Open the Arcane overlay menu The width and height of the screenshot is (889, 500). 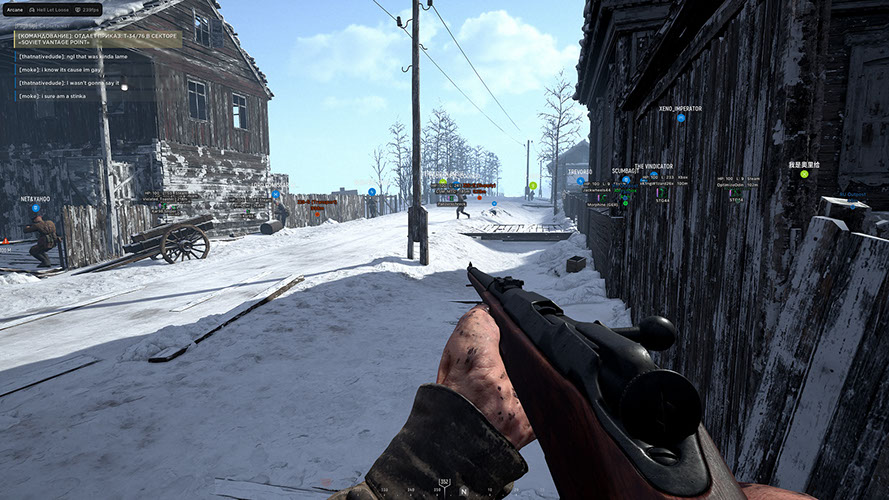[x=15, y=9]
